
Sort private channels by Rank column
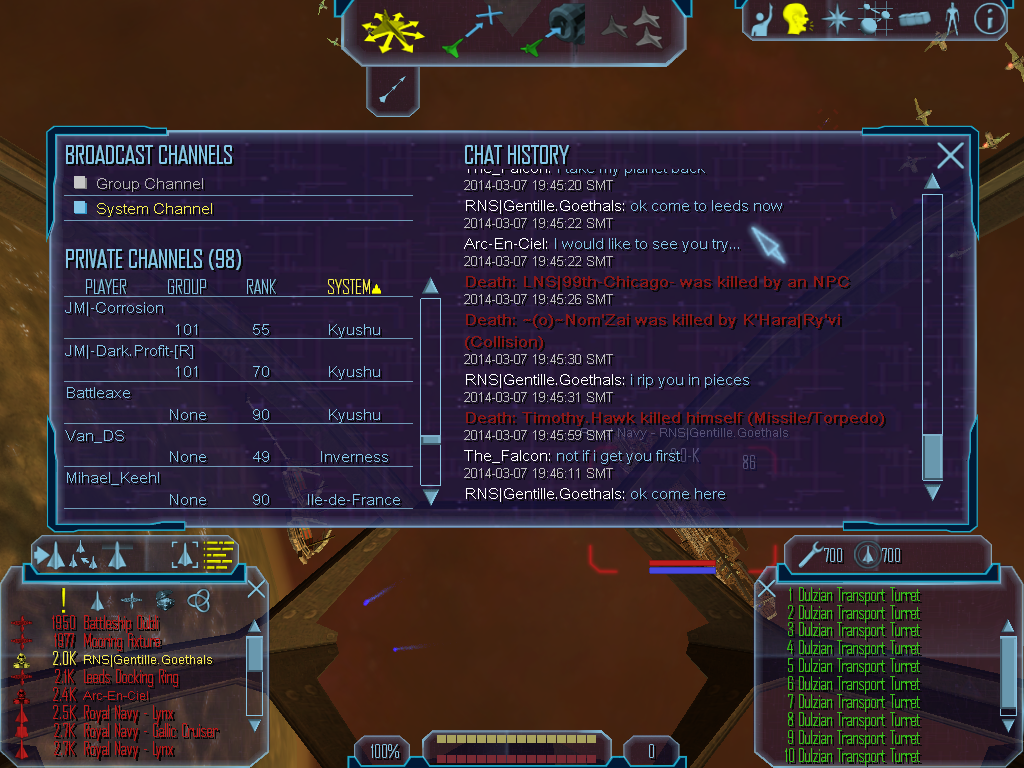pos(260,287)
